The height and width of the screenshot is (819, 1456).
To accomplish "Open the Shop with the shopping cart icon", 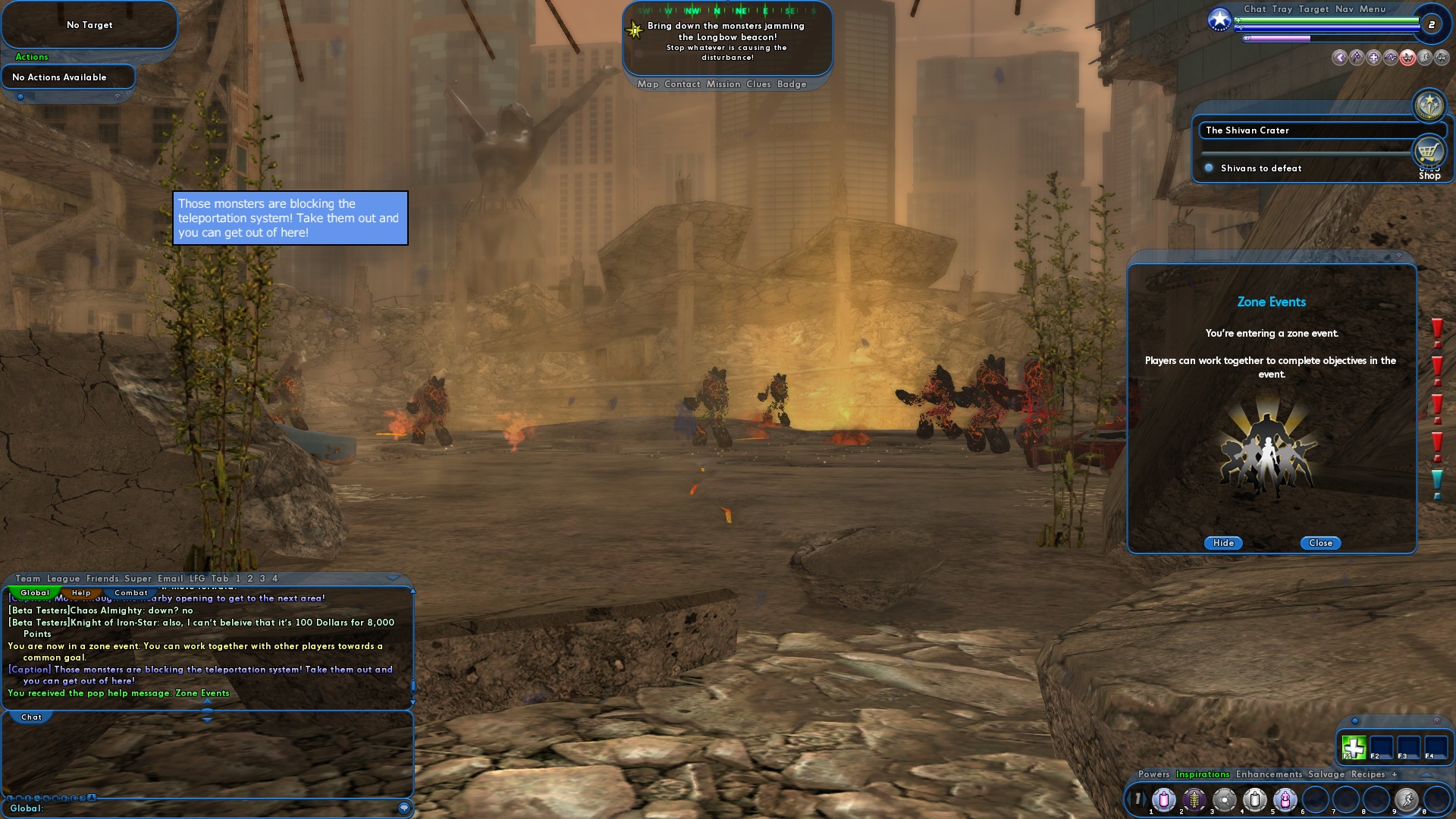I will [1429, 151].
